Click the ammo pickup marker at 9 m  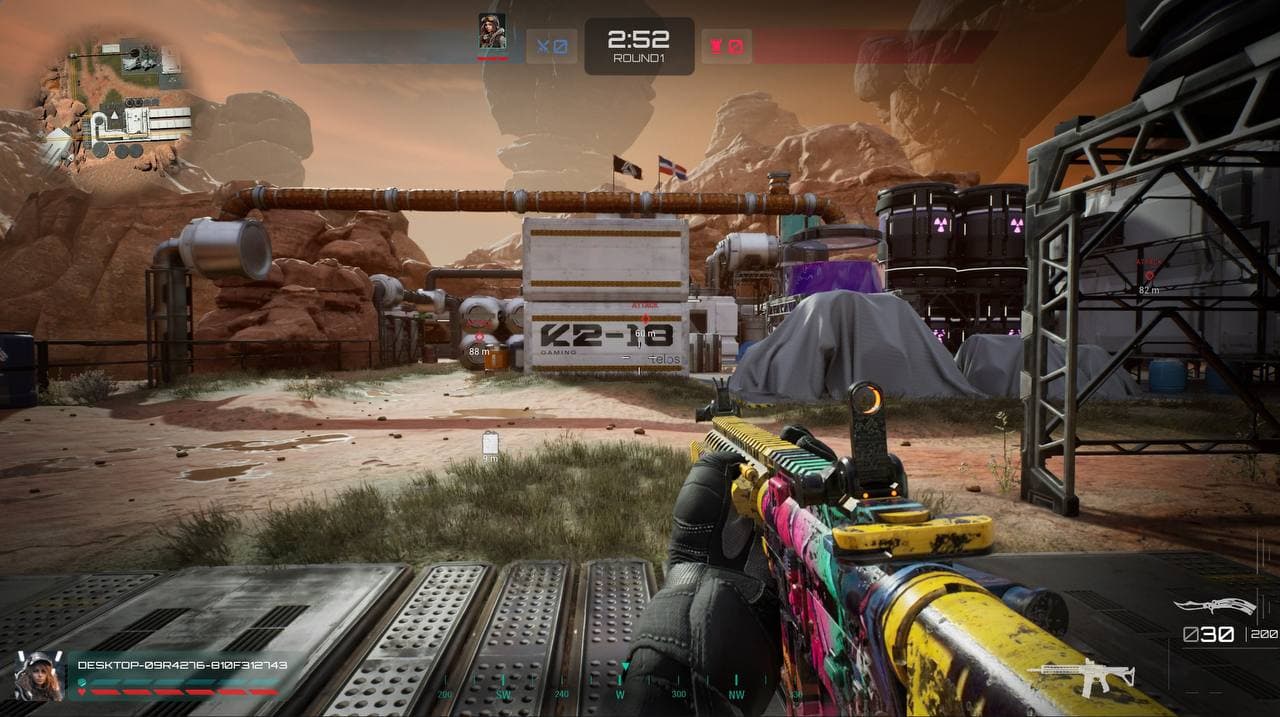coord(490,442)
